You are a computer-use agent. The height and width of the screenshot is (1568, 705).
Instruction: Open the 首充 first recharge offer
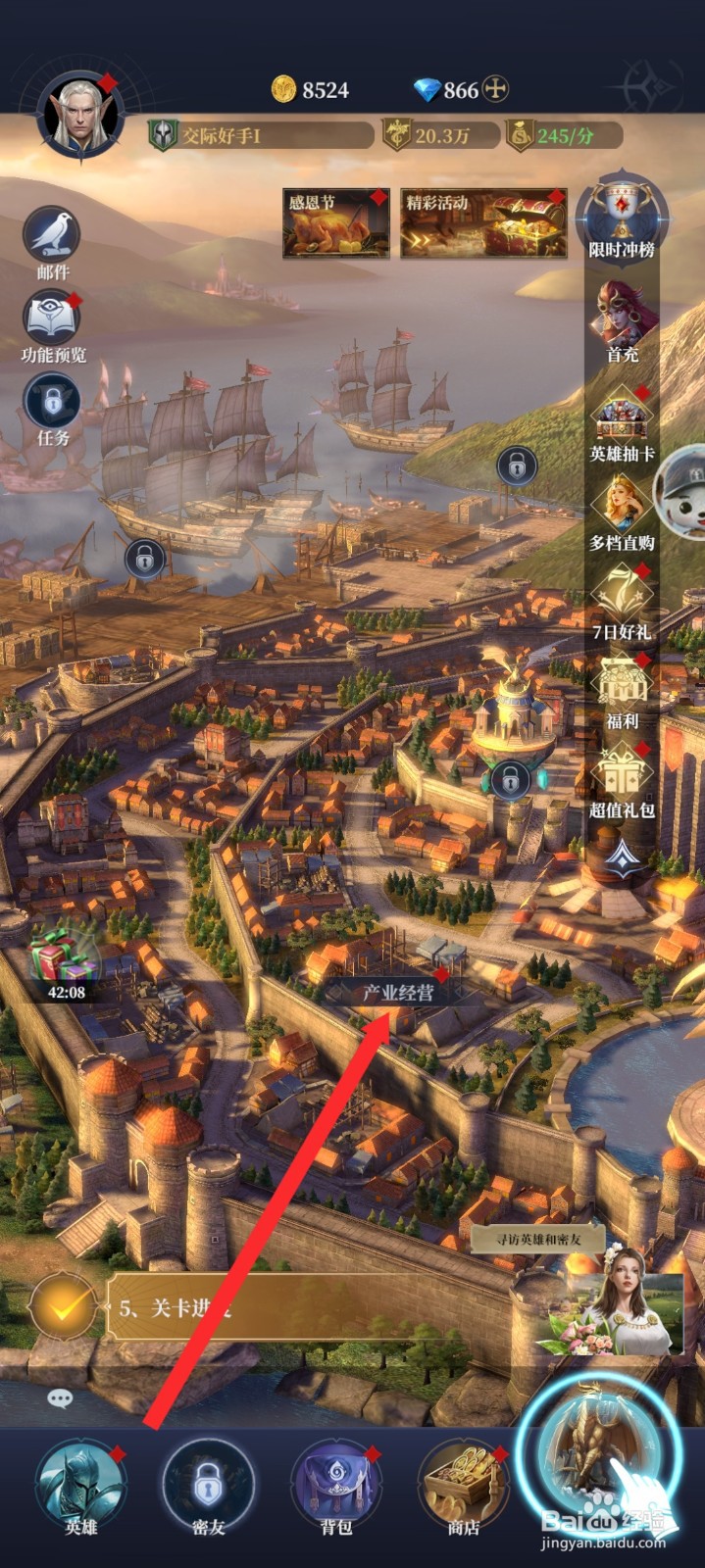tap(622, 318)
